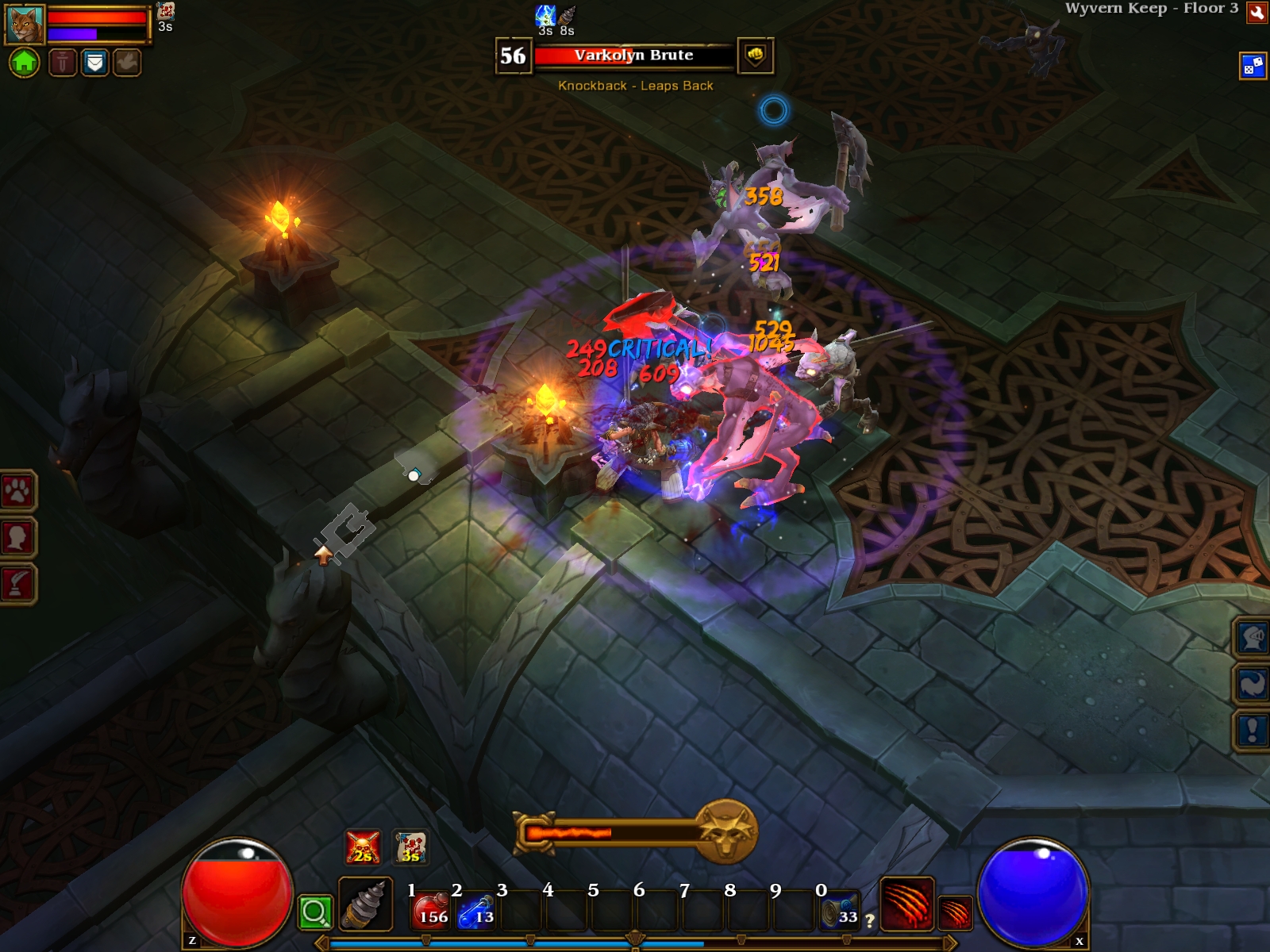Click the green magnifying glass button
Viewport: 1270px width, 952px height.
click(314, 912)
